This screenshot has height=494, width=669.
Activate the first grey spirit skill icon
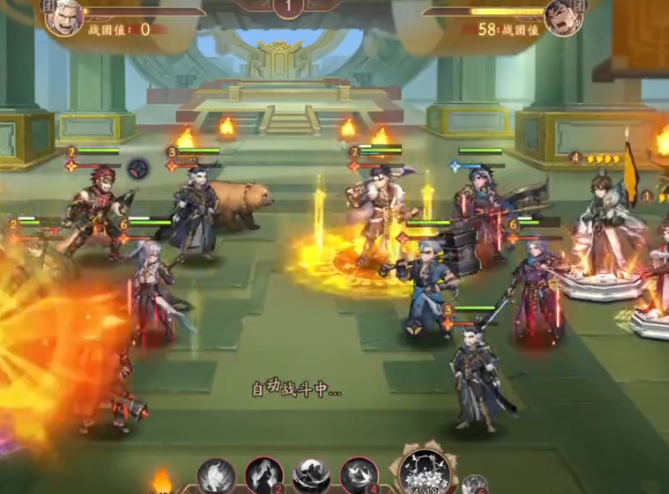(x=216, y=476)
